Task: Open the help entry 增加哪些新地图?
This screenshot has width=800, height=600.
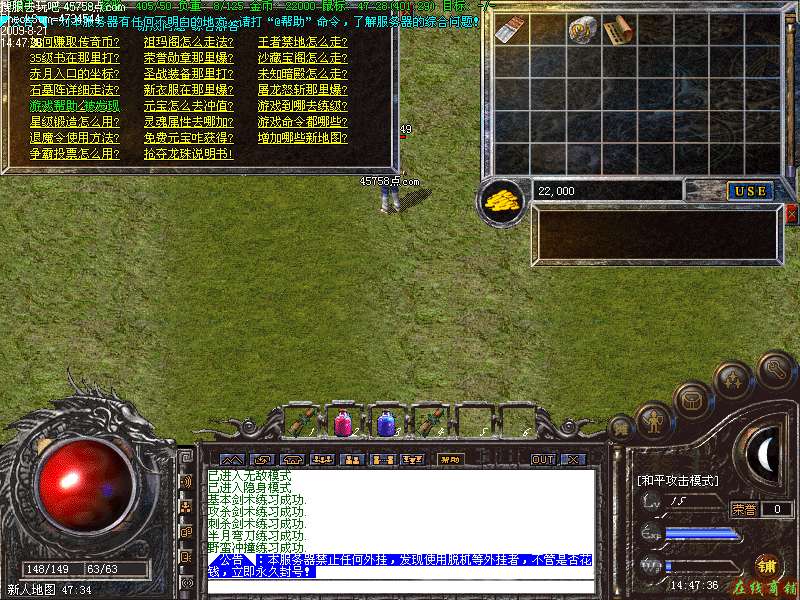Action: coord(302,138)
